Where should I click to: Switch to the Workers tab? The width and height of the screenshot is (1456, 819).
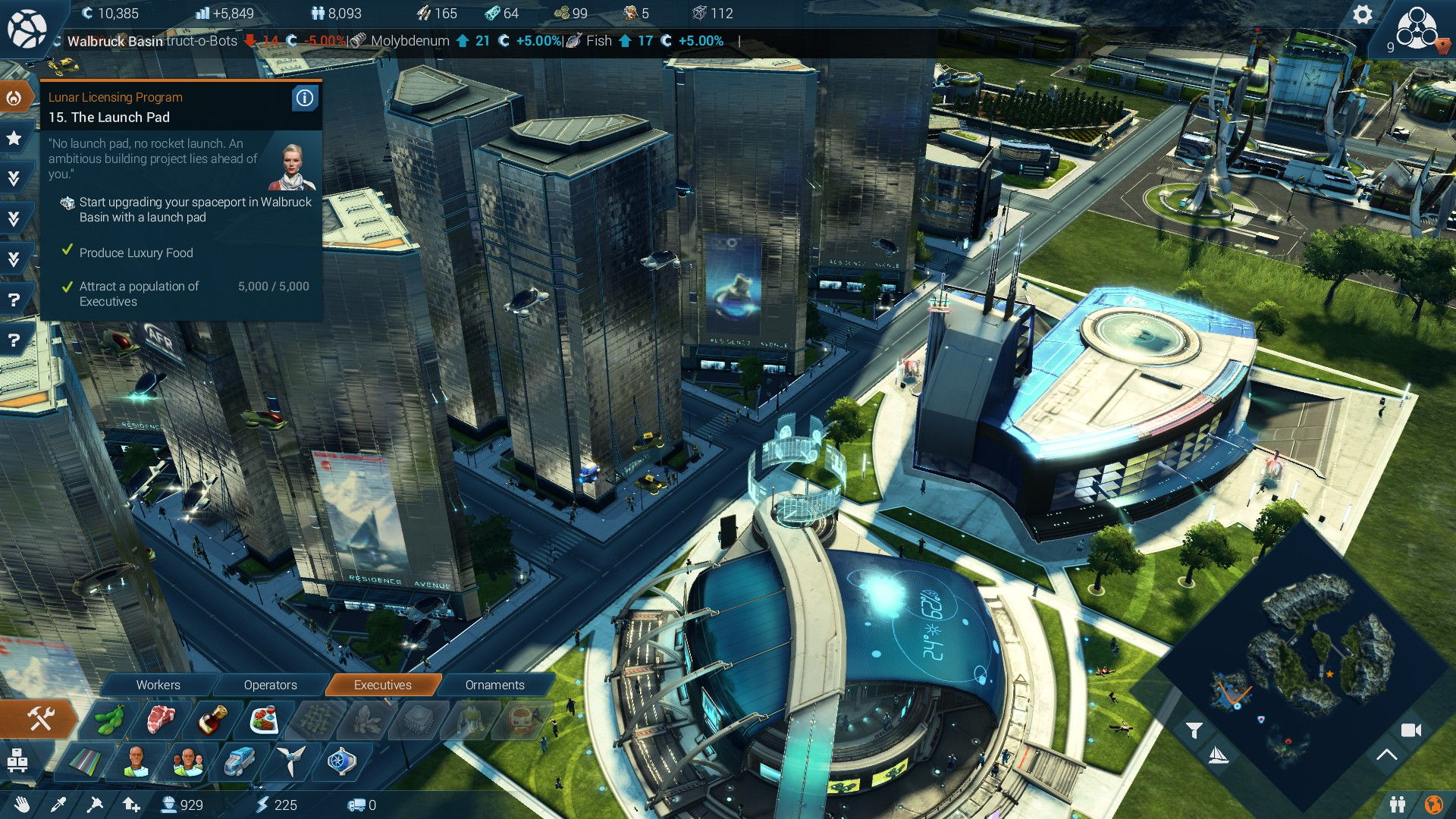point(158,685)
